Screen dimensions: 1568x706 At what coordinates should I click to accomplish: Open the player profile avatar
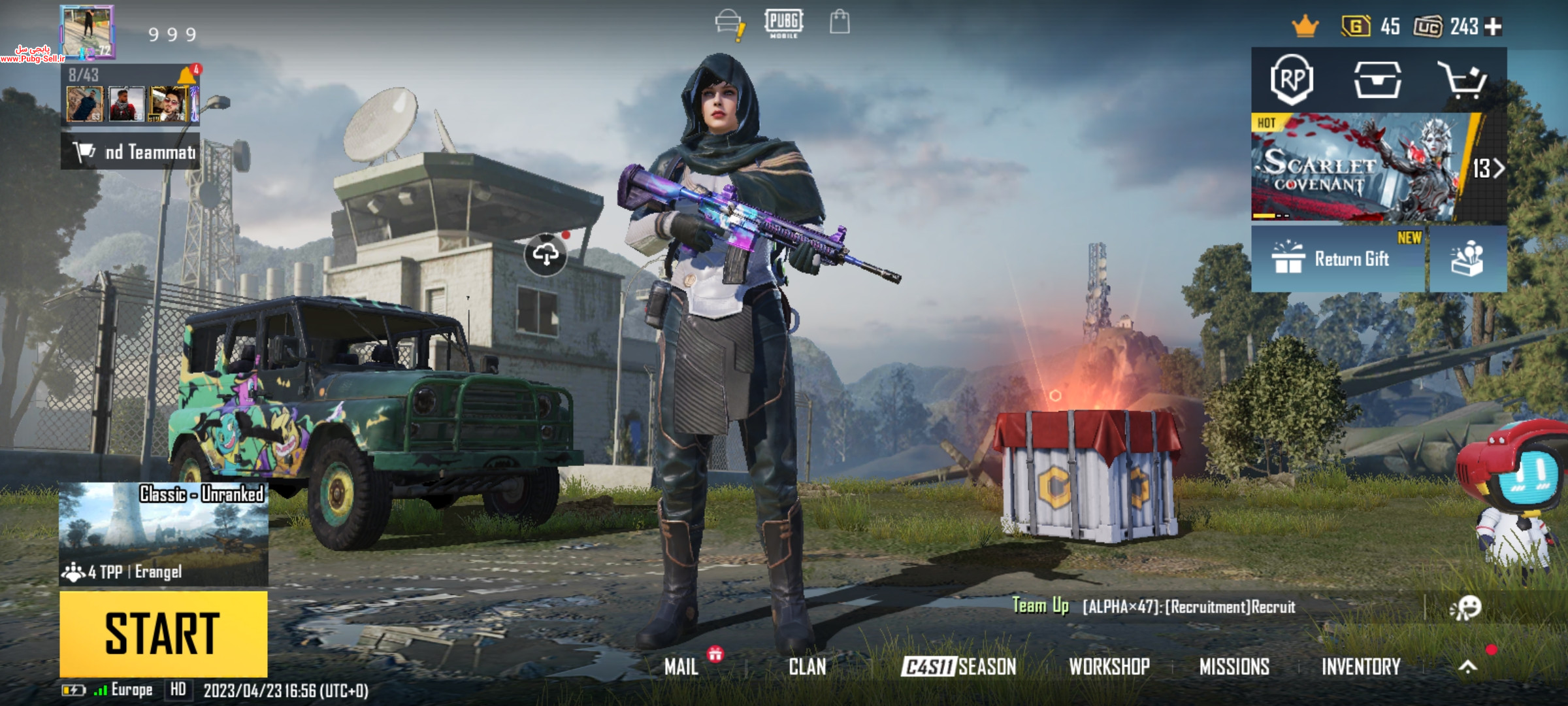(x=88, y=31)
